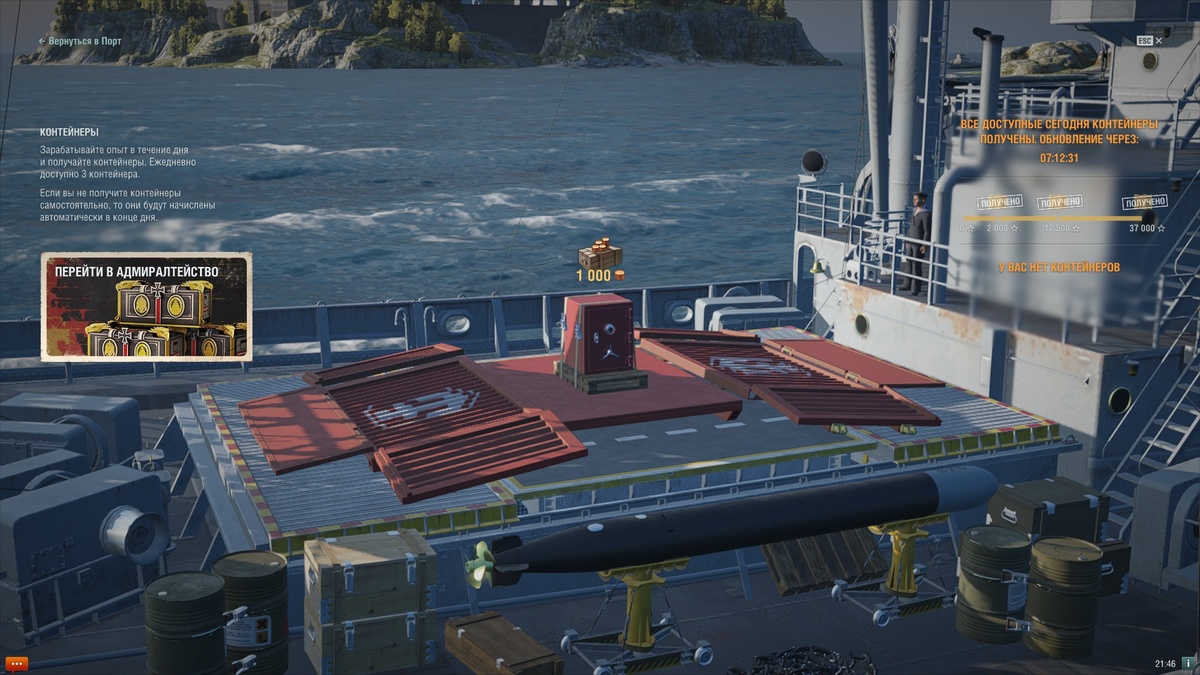Open the orange chat button
Screen dimensions: 1200x675
tap(17, 663)
